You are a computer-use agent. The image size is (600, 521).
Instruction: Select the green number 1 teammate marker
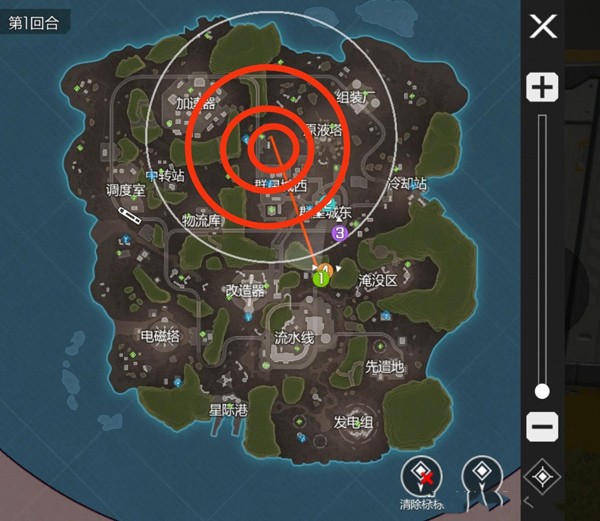tap(322, 279)
